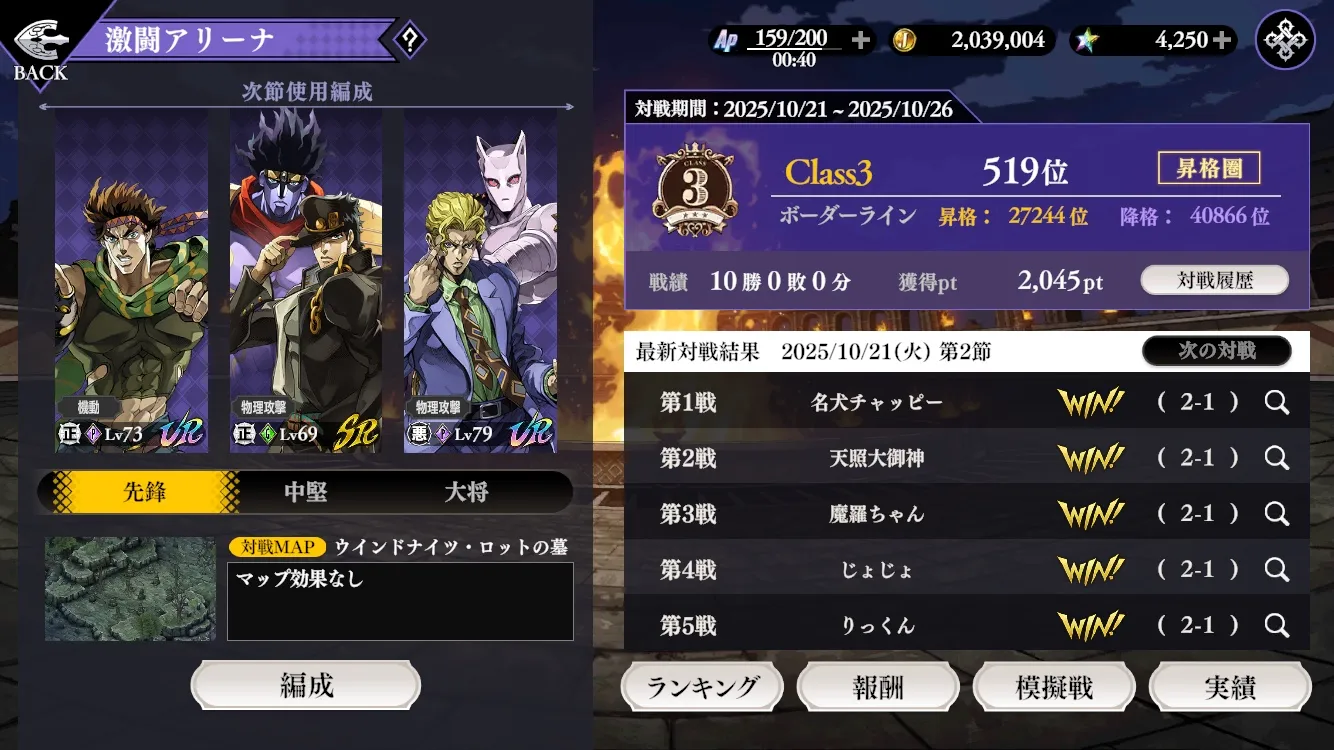Image resolution: width=1334 pixels, height=750 pixels.
Task: Switch to the 中堅 tab
Action: click(306, 492)
